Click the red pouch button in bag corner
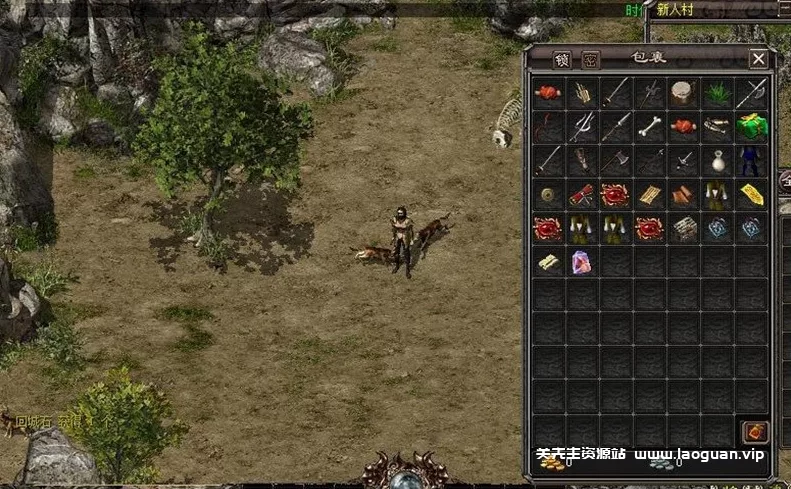 (x=754, y=432)
